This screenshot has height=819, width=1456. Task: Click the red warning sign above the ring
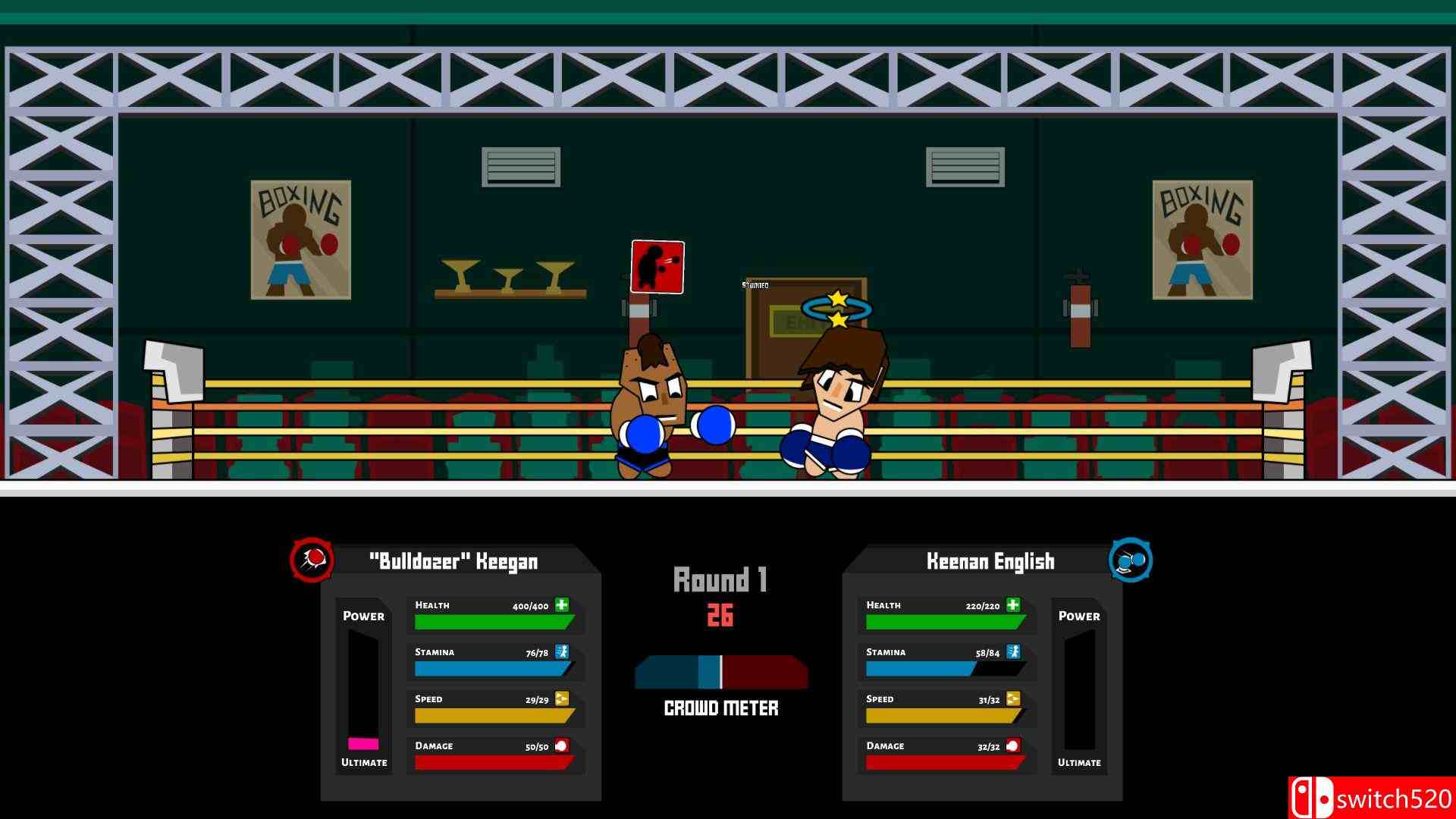655,267
